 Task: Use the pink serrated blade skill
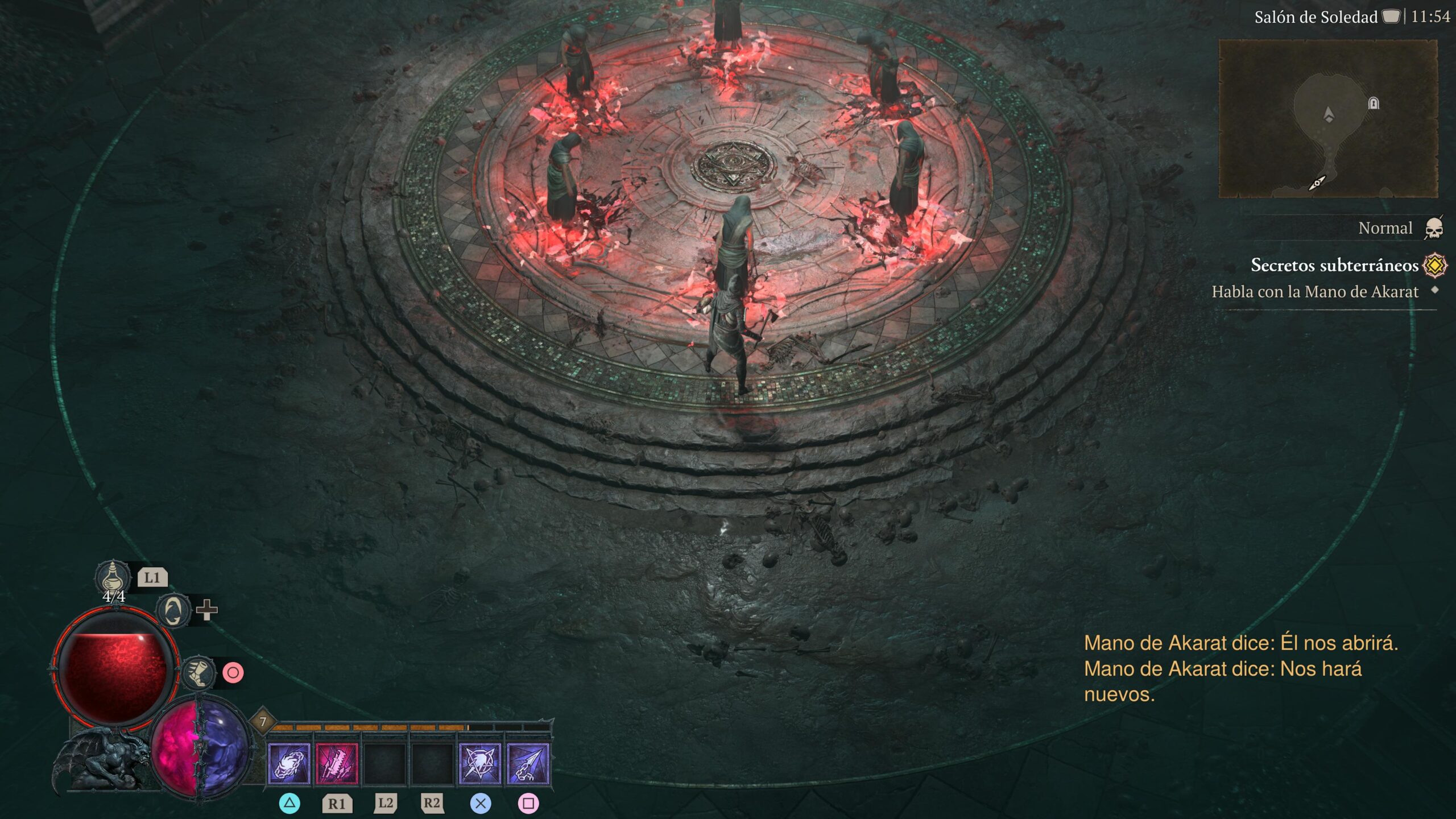click(337, 764)
